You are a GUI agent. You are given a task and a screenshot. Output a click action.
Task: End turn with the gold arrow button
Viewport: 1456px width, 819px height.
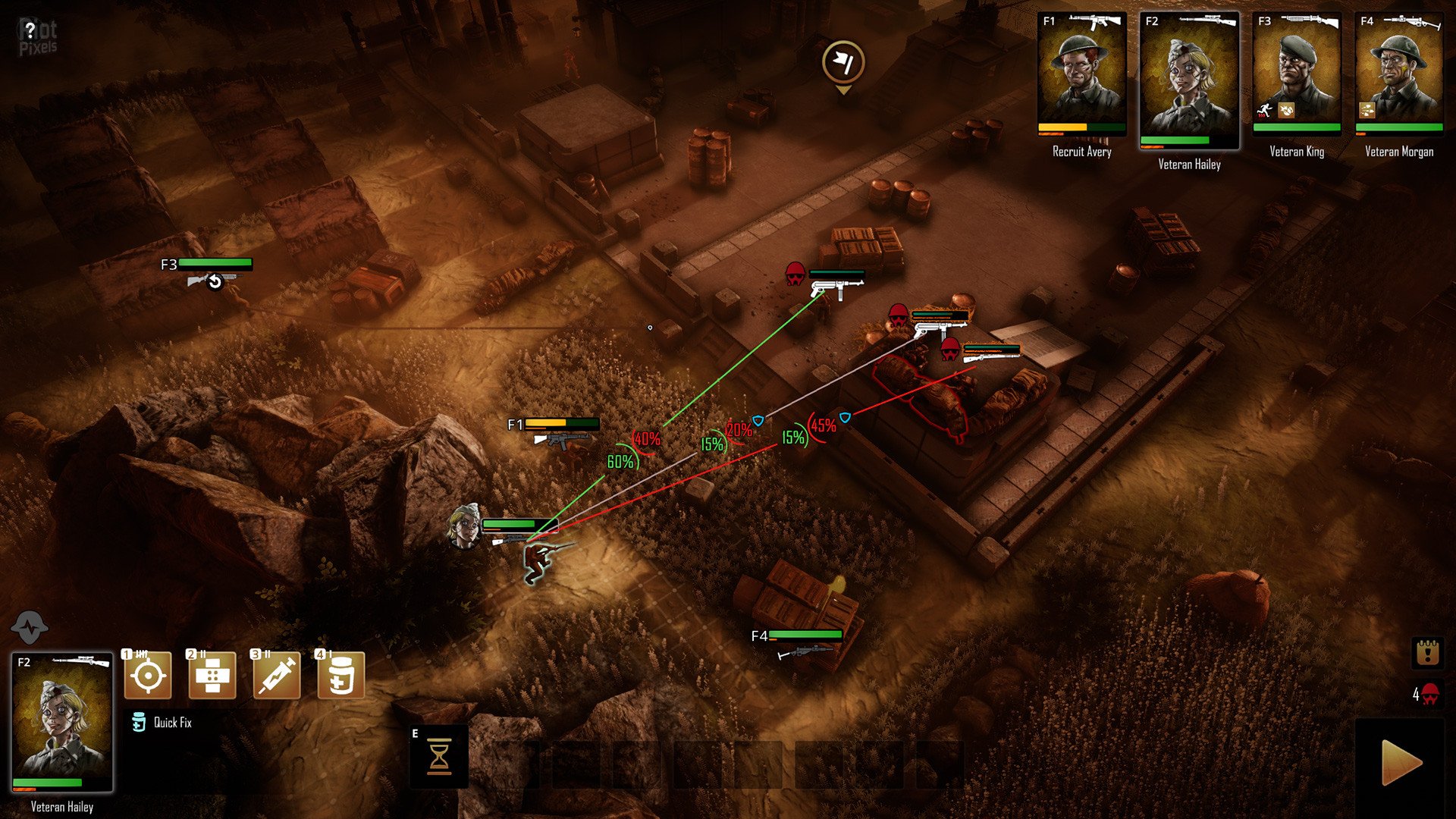pyautogui.click(x=1401, y=762)
